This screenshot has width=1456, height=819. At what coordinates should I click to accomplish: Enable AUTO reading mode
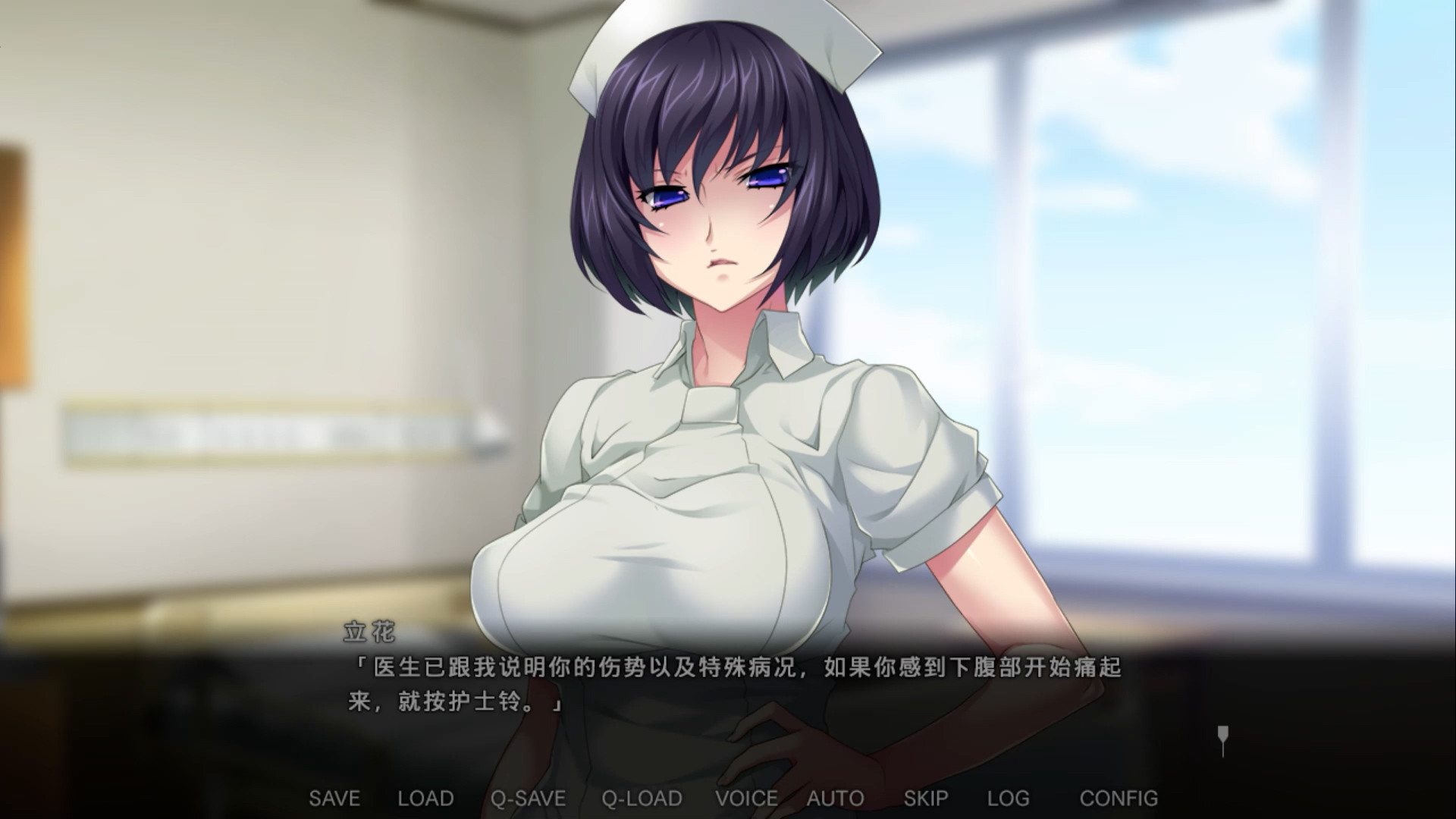[834, 798]
